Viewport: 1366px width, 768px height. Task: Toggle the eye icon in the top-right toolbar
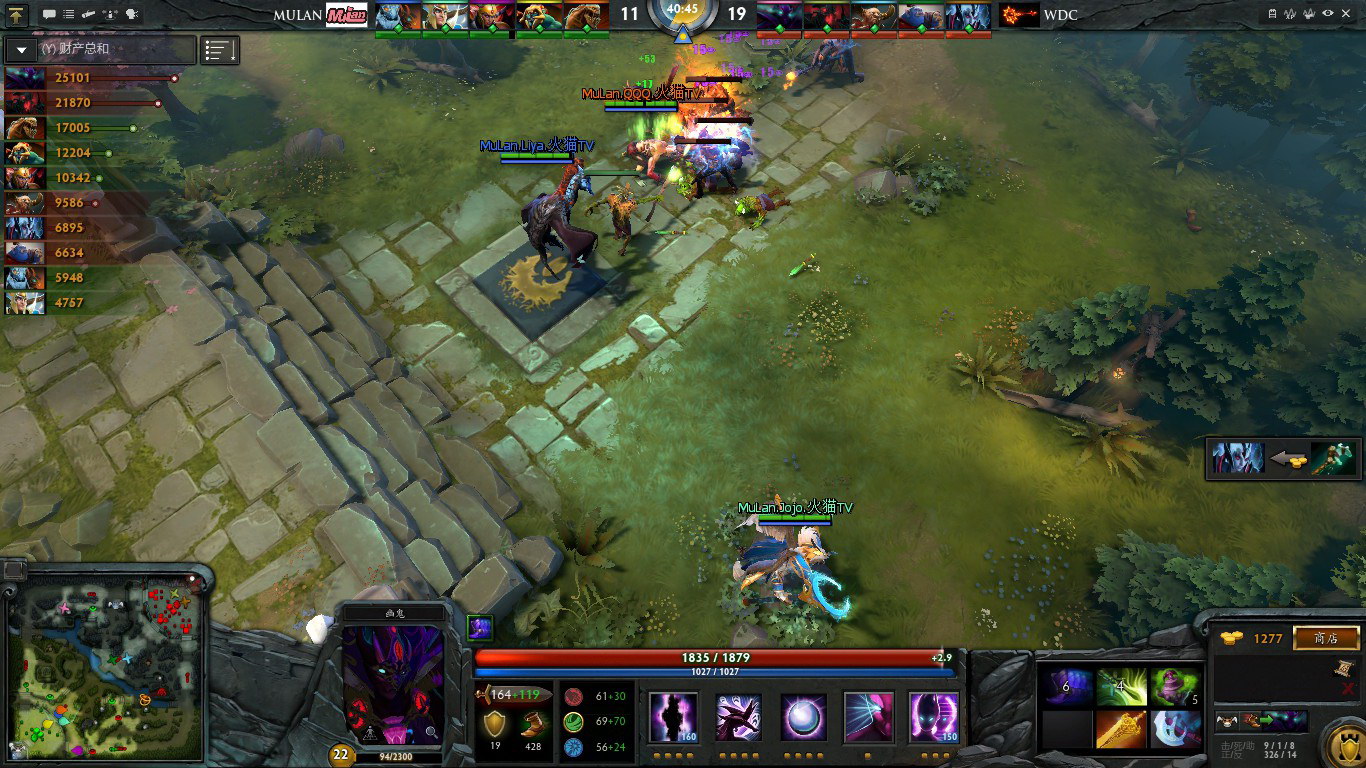coord(1328,15)
